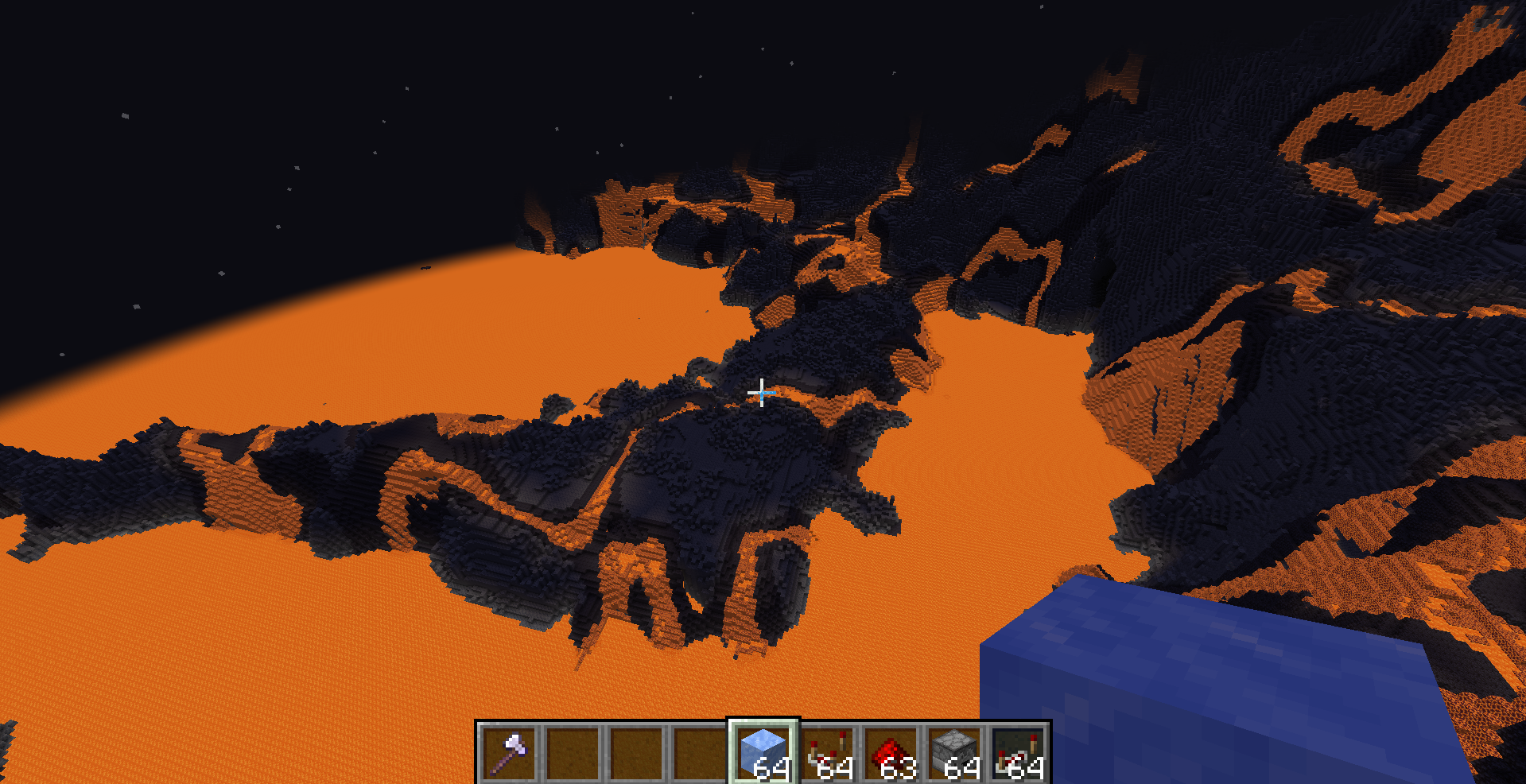Select the axe in the first hotbar slot
The height and width of the screenshot is (784, 1526).
click(x=509, y=751)
